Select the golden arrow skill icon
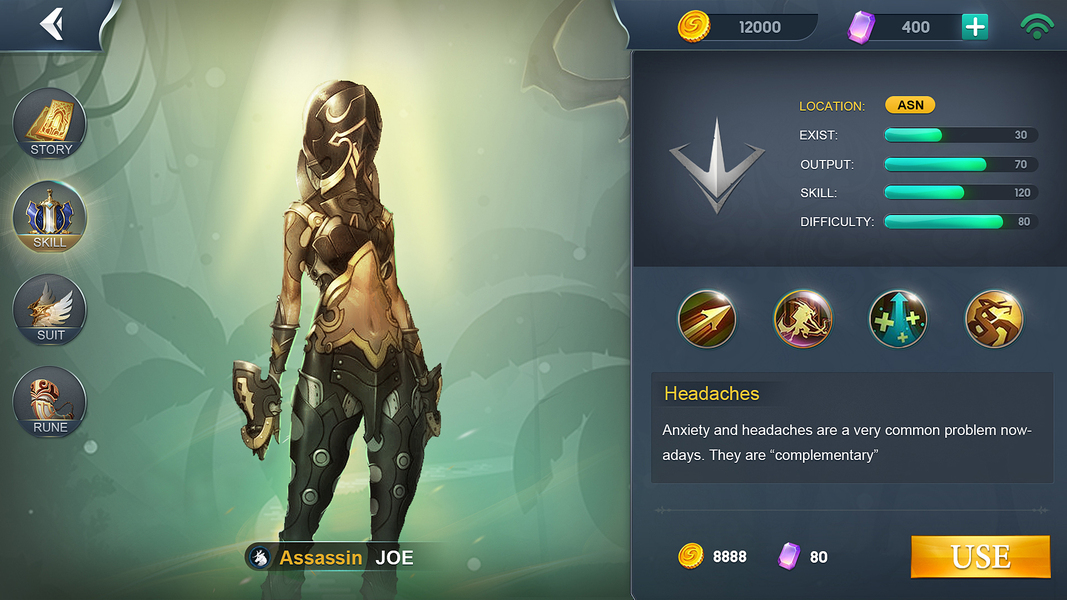This screenshot has height=600, width=1067. tap(707, 319)
